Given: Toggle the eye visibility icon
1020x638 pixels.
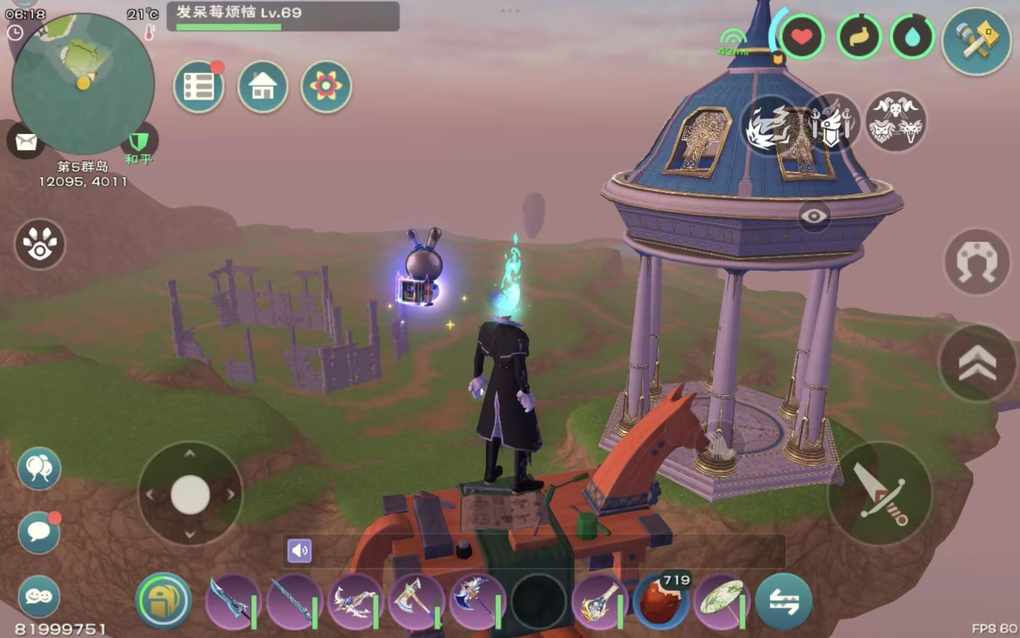Looking at the screenshot, I should 814,216.
